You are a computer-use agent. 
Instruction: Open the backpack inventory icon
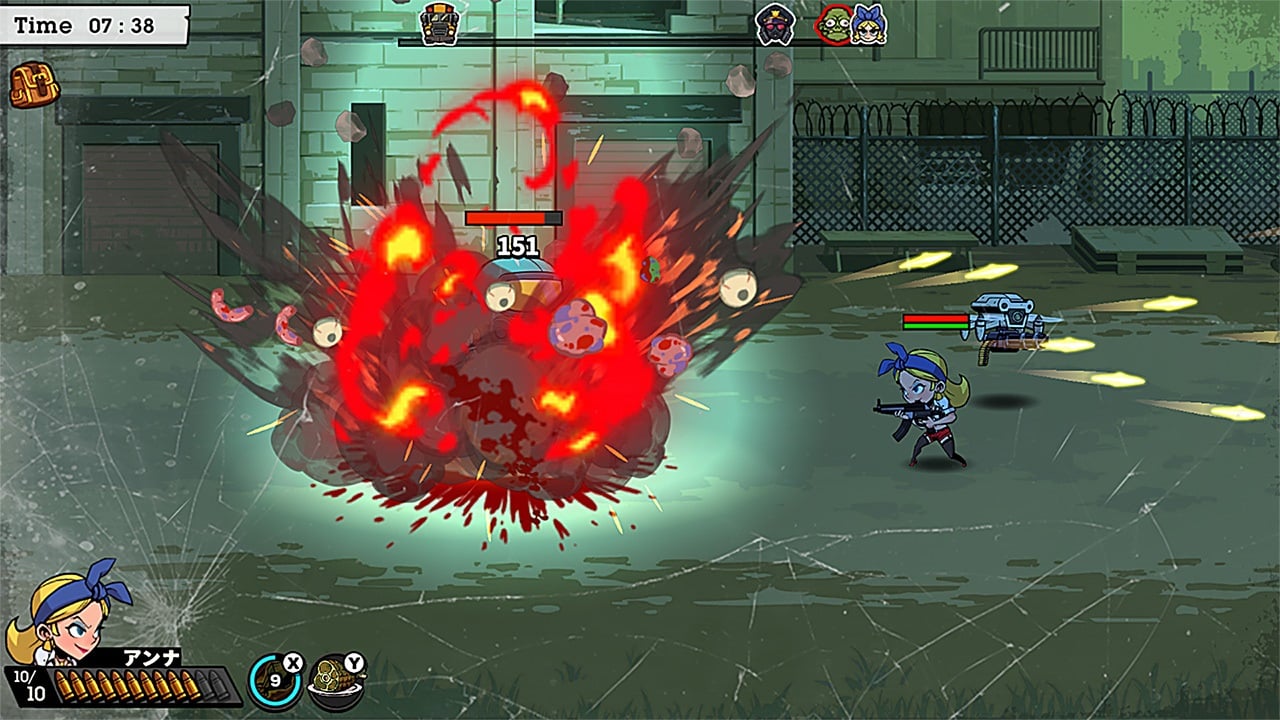pos(35,87)
